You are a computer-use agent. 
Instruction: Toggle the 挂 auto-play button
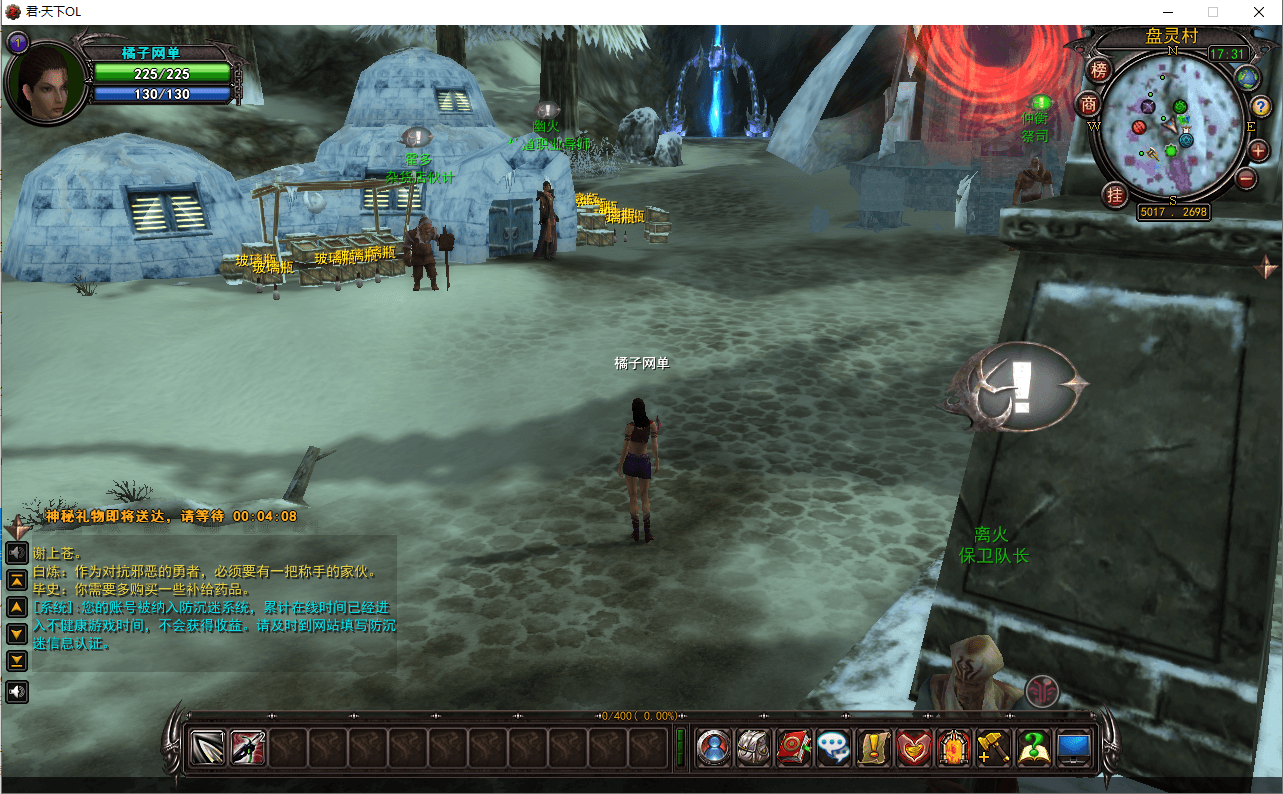1115,194
